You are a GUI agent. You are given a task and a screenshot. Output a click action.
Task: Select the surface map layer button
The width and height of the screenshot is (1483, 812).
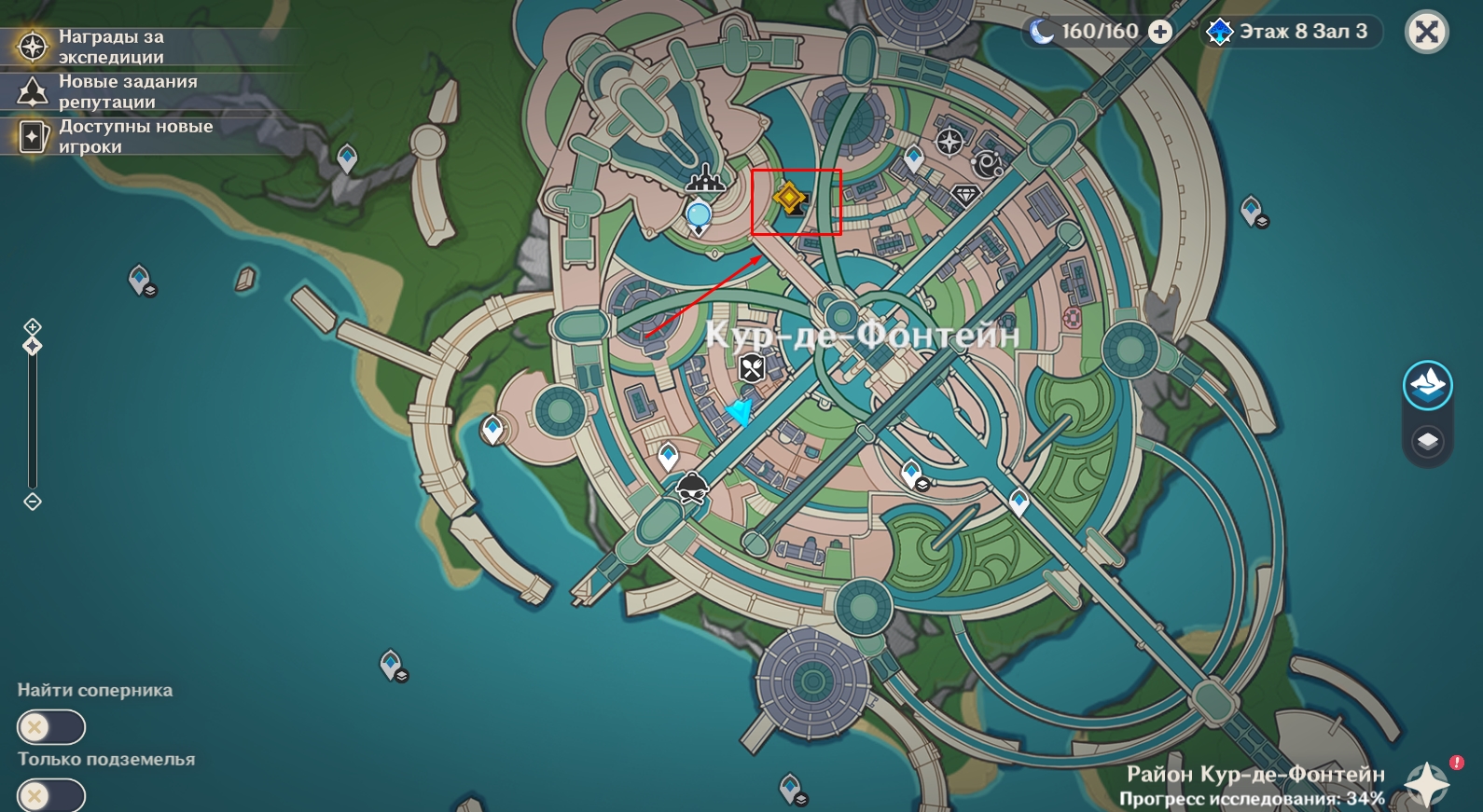(1428, 384)
